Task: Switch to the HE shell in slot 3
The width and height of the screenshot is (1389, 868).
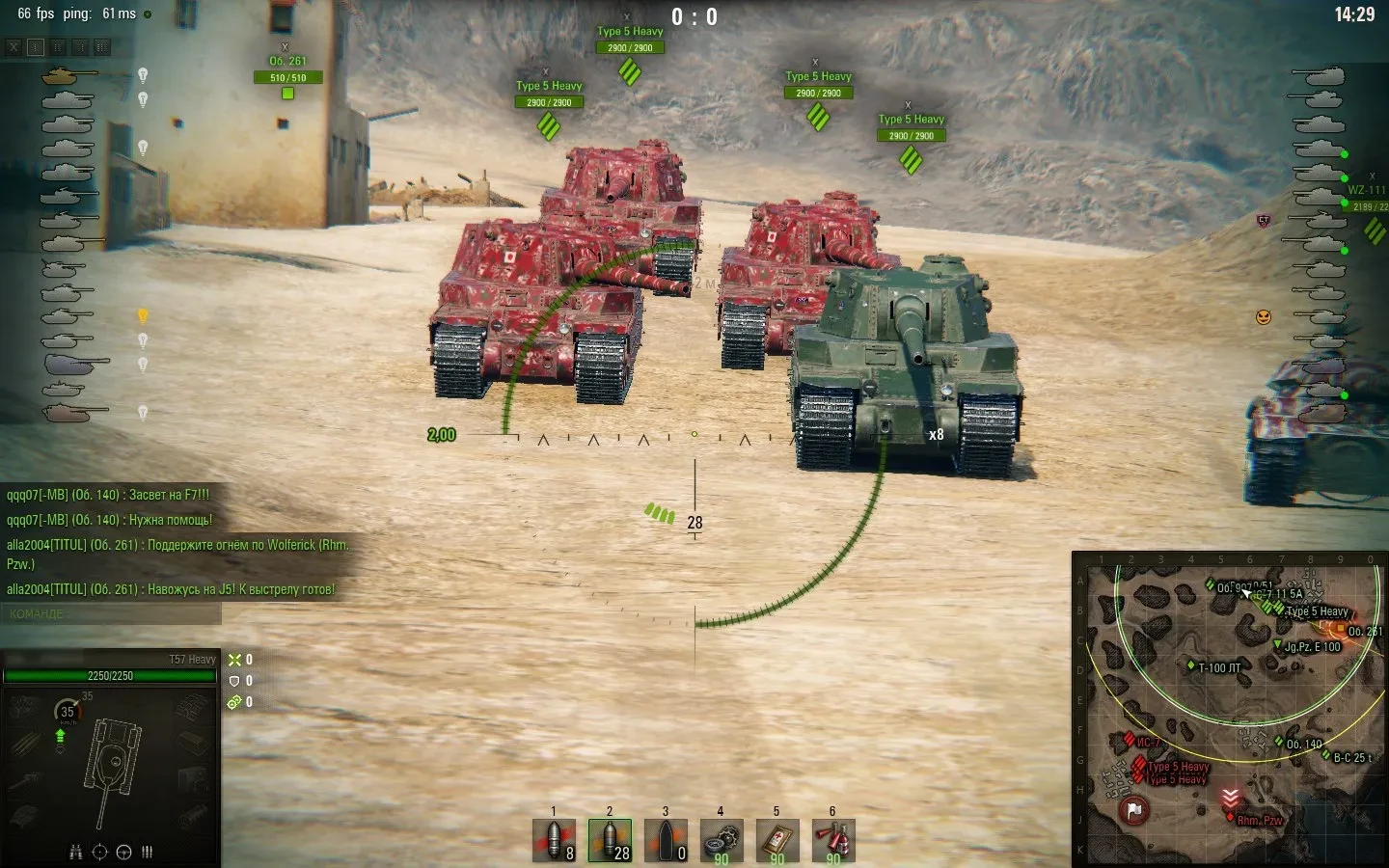Action: 667,839
